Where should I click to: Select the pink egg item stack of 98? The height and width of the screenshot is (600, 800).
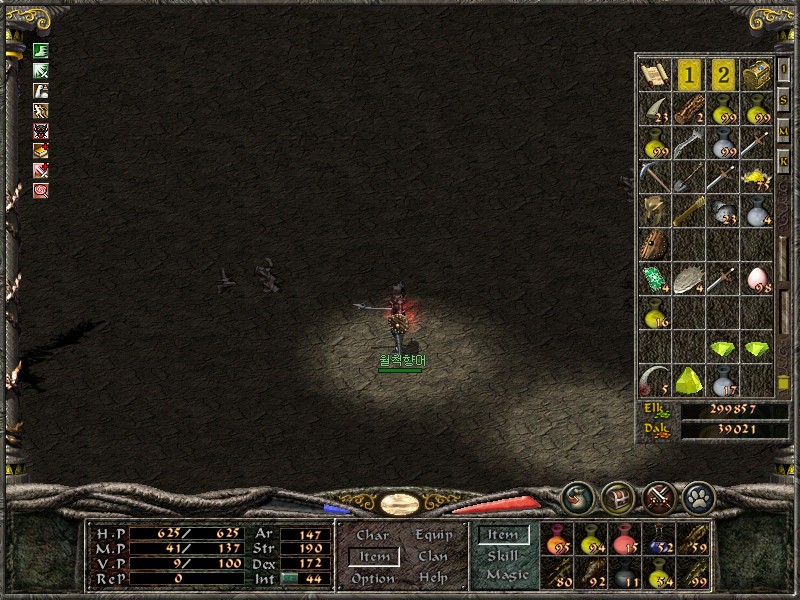757,279
